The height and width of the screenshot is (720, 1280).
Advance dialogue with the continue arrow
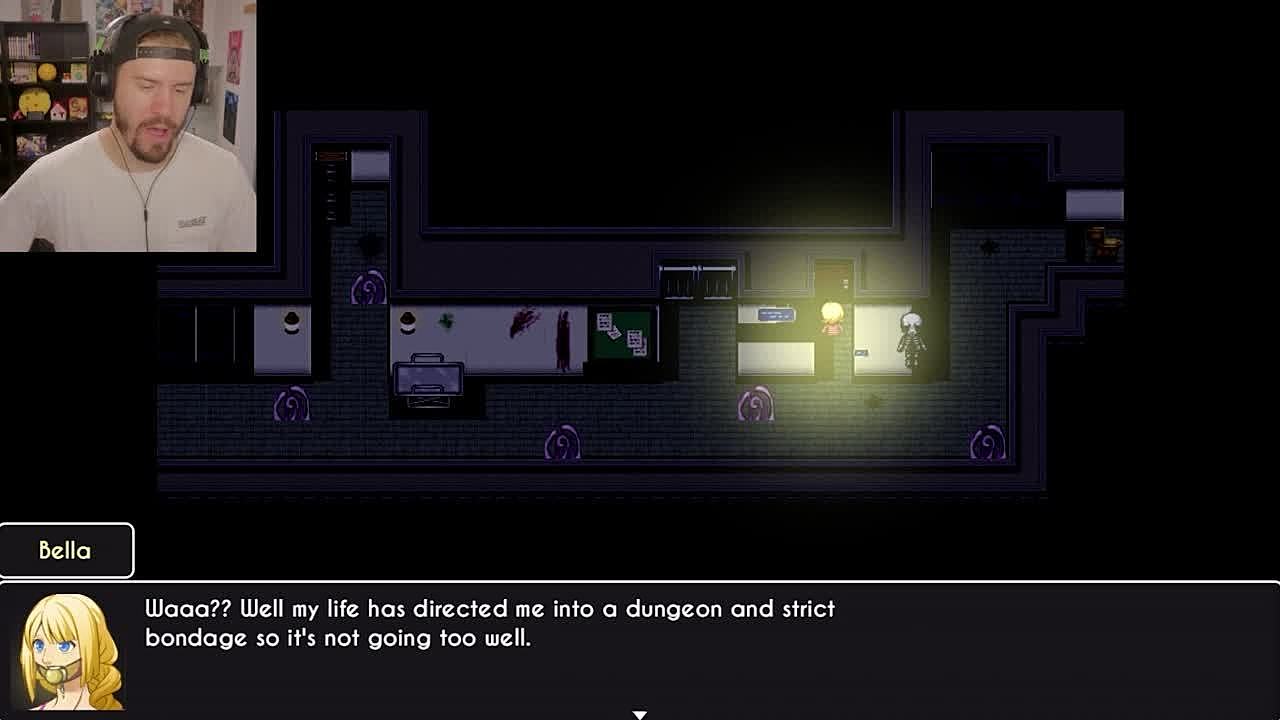(x=639, y=714)
